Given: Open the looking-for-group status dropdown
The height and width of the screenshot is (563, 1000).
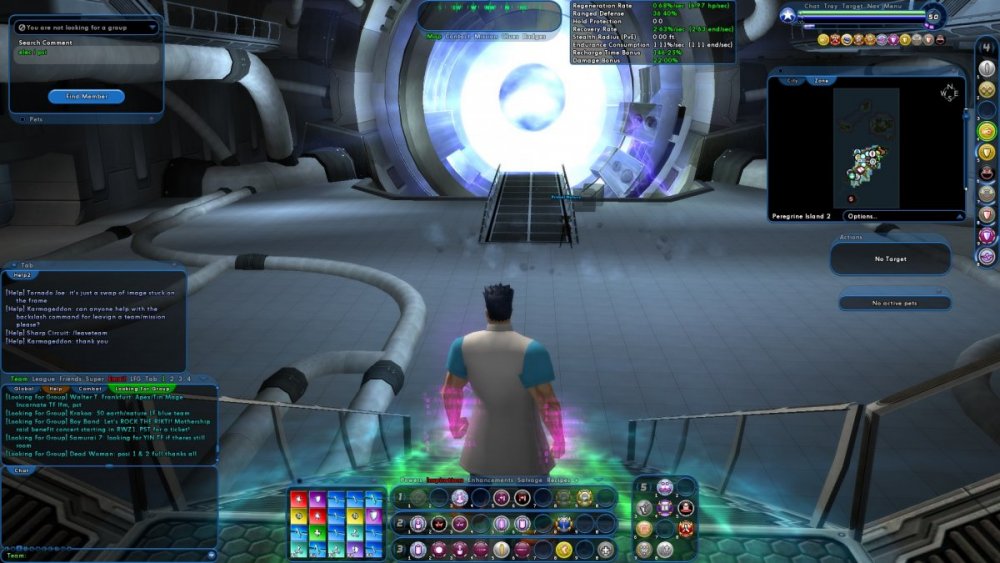Looking at the screenshot, I should (x=87, y=27).
